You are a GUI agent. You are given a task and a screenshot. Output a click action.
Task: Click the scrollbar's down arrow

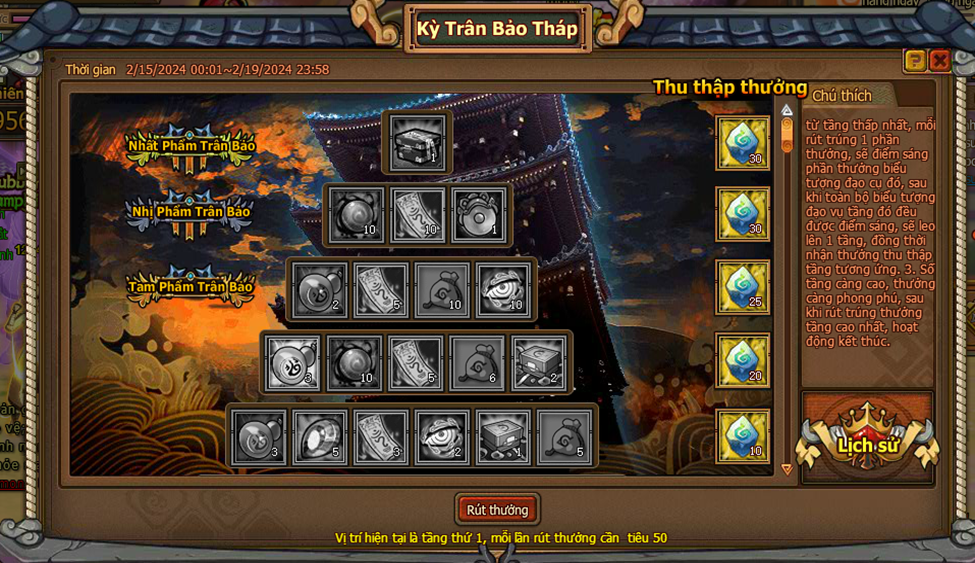[787, 469]
